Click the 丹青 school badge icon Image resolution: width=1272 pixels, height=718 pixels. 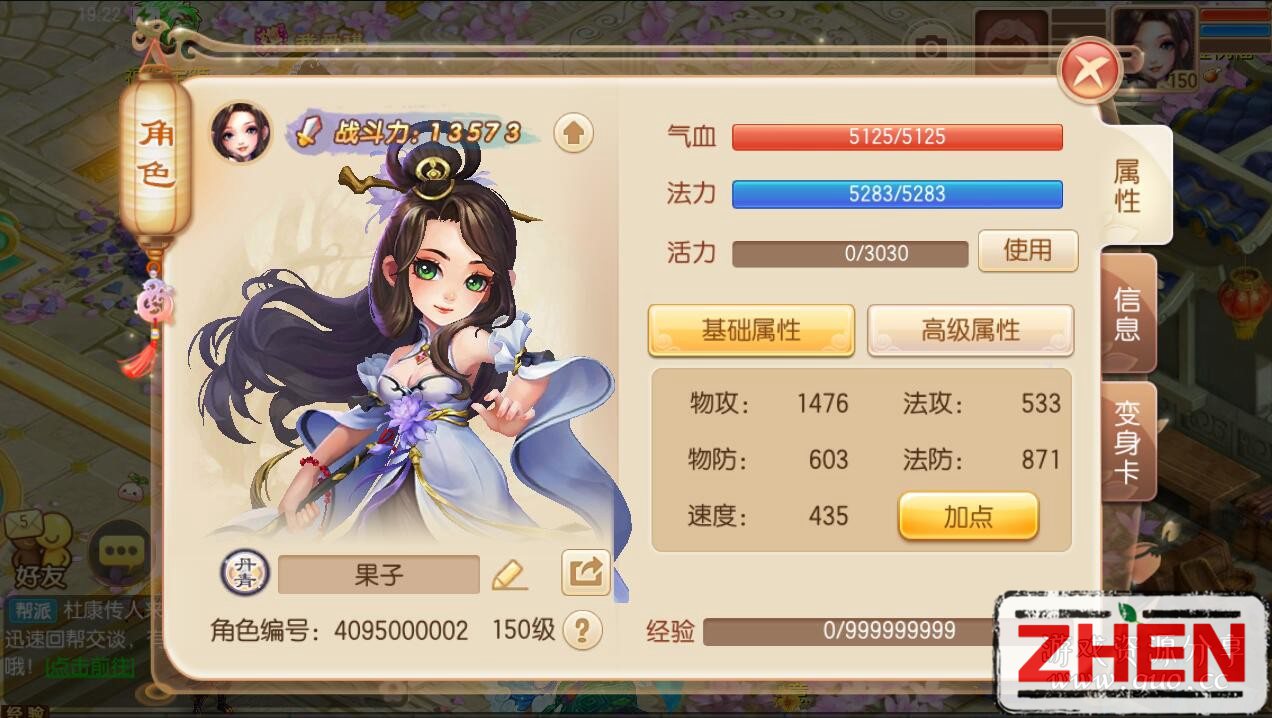(240, 573)
